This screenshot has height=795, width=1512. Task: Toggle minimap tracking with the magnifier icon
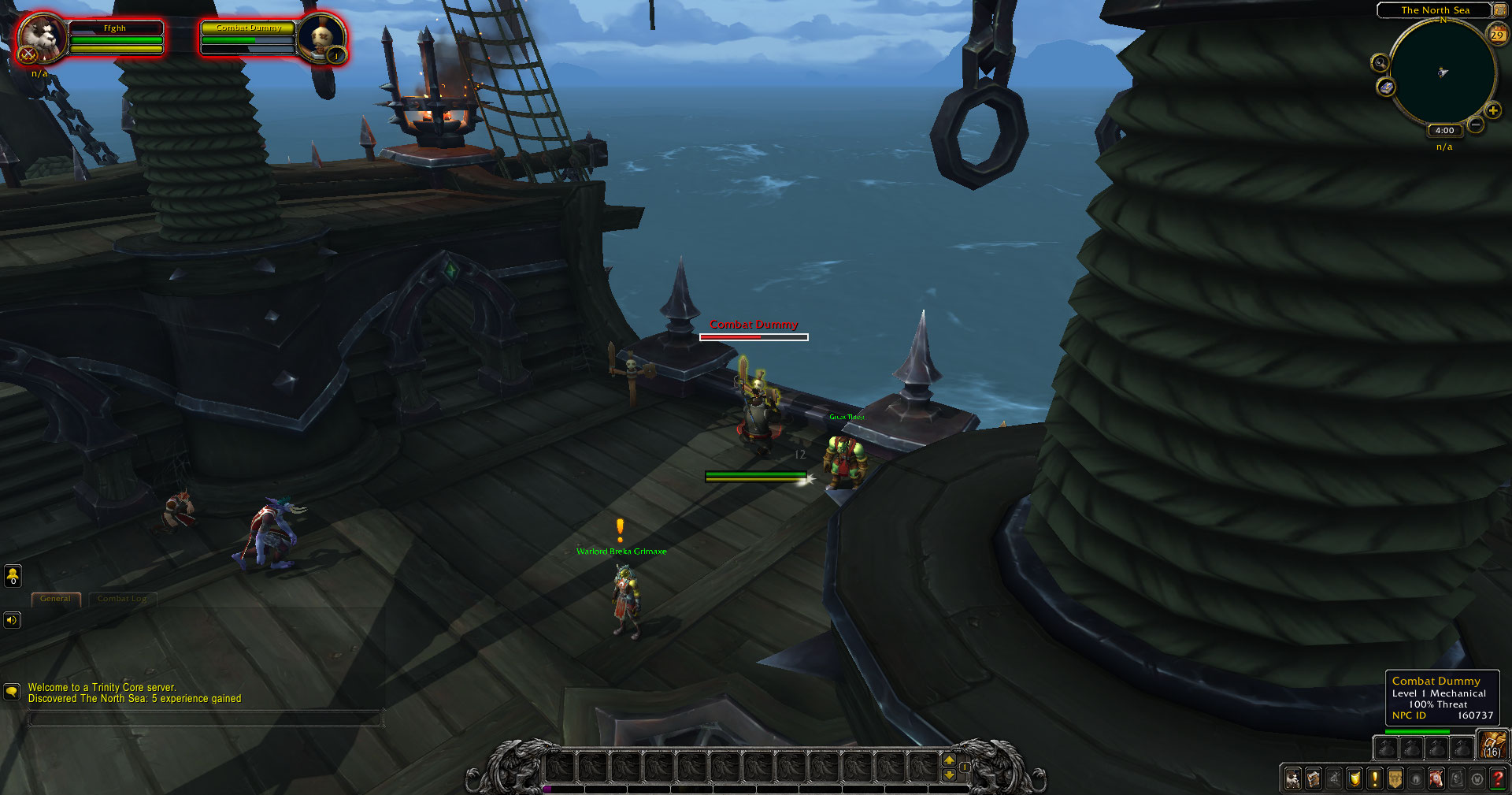pos(1378,63)
